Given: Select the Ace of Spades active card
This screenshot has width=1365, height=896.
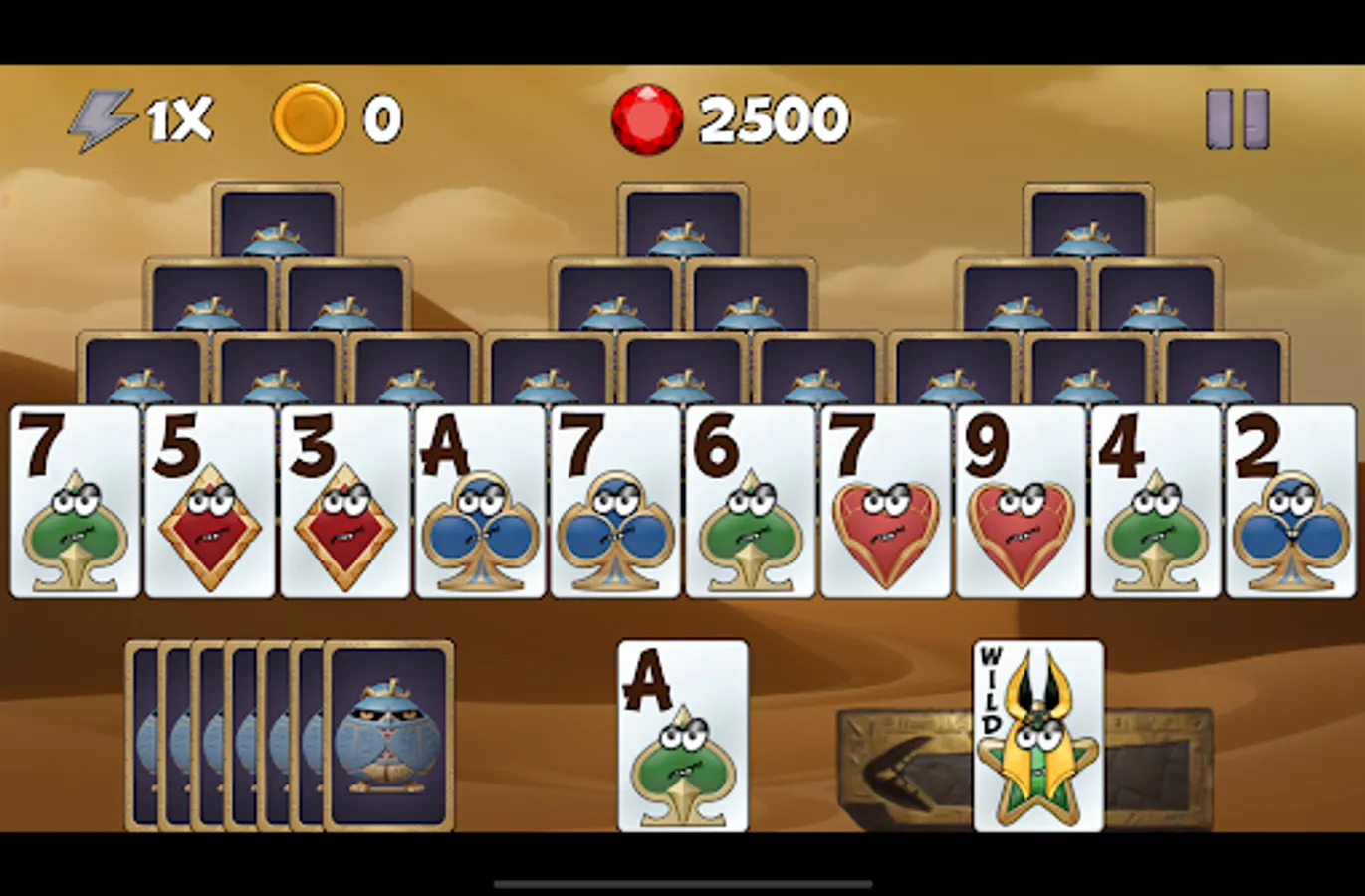Looking at the screenshot, I should tap(685, 737).
